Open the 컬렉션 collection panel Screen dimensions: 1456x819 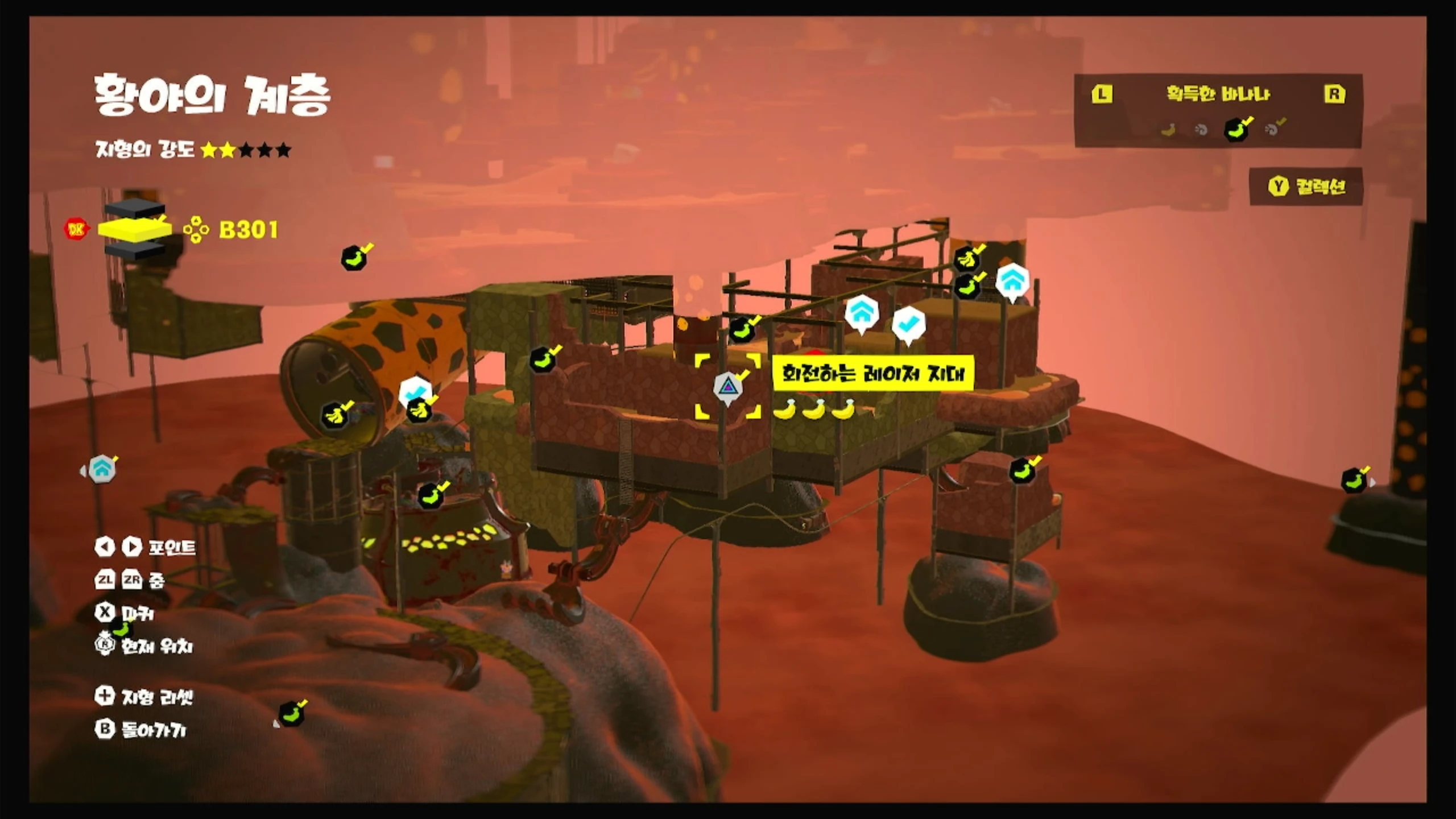point(1306,187)
